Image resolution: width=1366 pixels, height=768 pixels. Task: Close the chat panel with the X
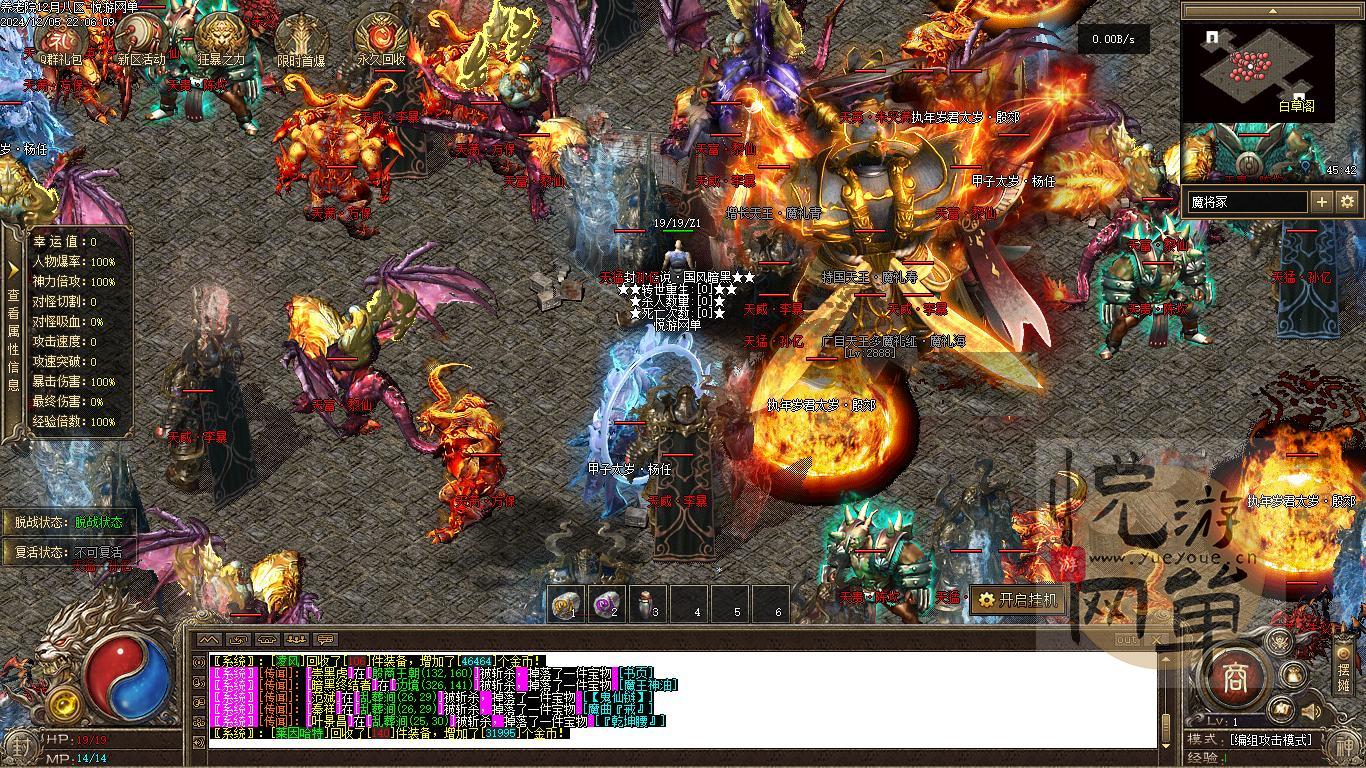pos(1156,640)
